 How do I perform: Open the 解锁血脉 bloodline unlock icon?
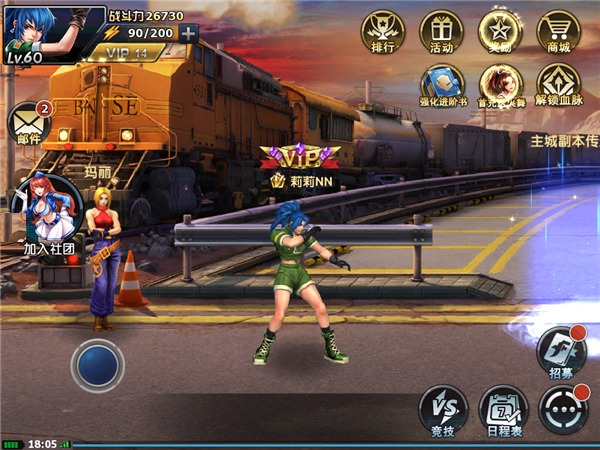558,85
